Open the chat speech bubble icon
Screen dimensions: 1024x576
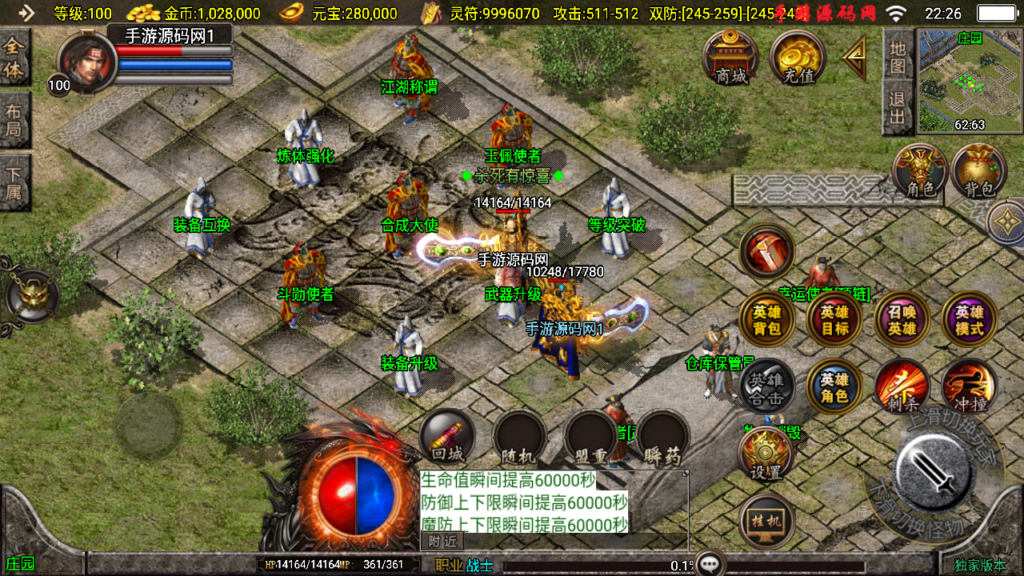pos(710,564)
